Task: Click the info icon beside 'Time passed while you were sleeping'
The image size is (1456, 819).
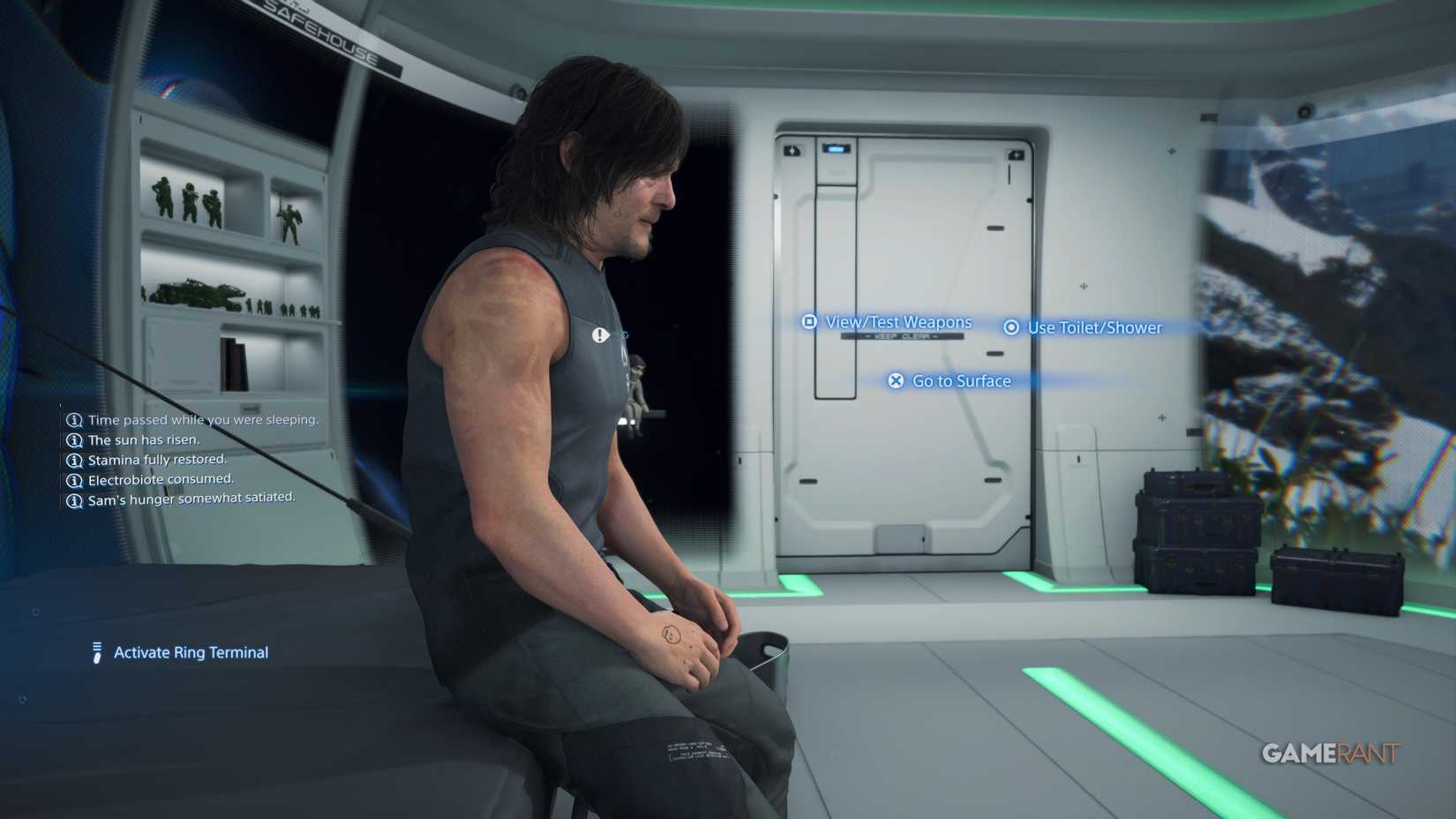Action: [x=74, y=420]
